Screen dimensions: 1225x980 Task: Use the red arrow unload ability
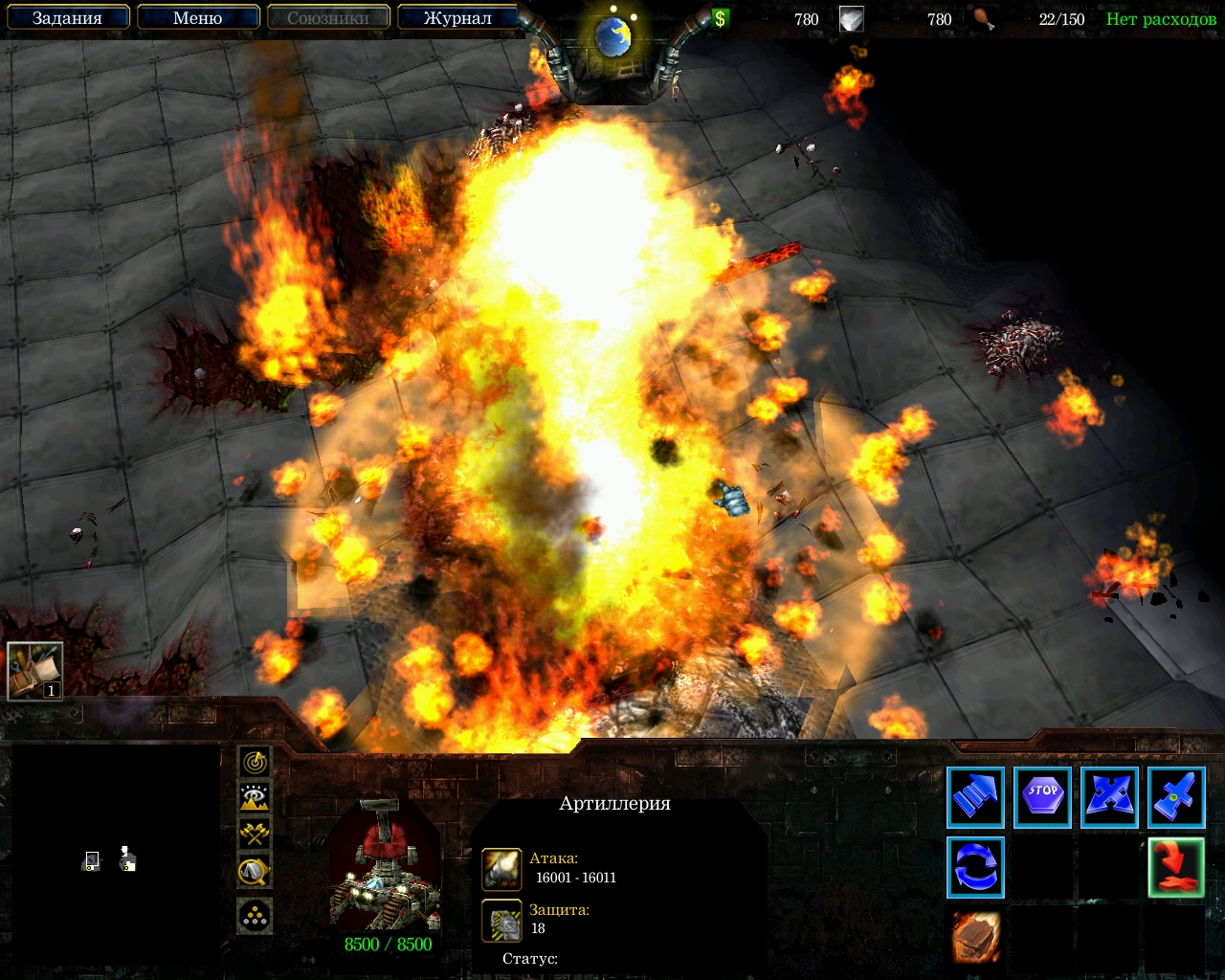tap(1176, 867)
